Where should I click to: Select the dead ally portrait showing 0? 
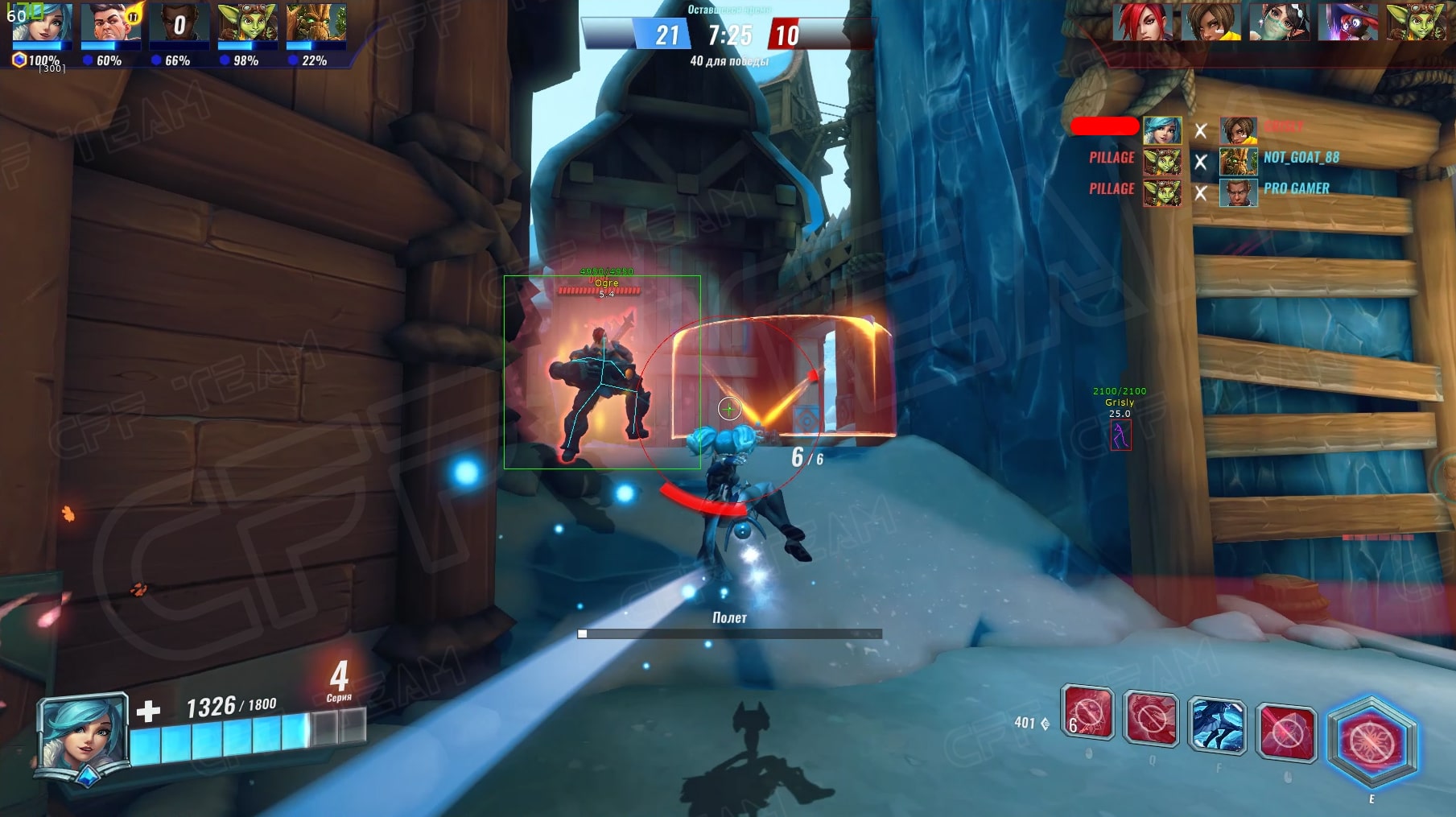pyautogui.click(x=179, y=23)
